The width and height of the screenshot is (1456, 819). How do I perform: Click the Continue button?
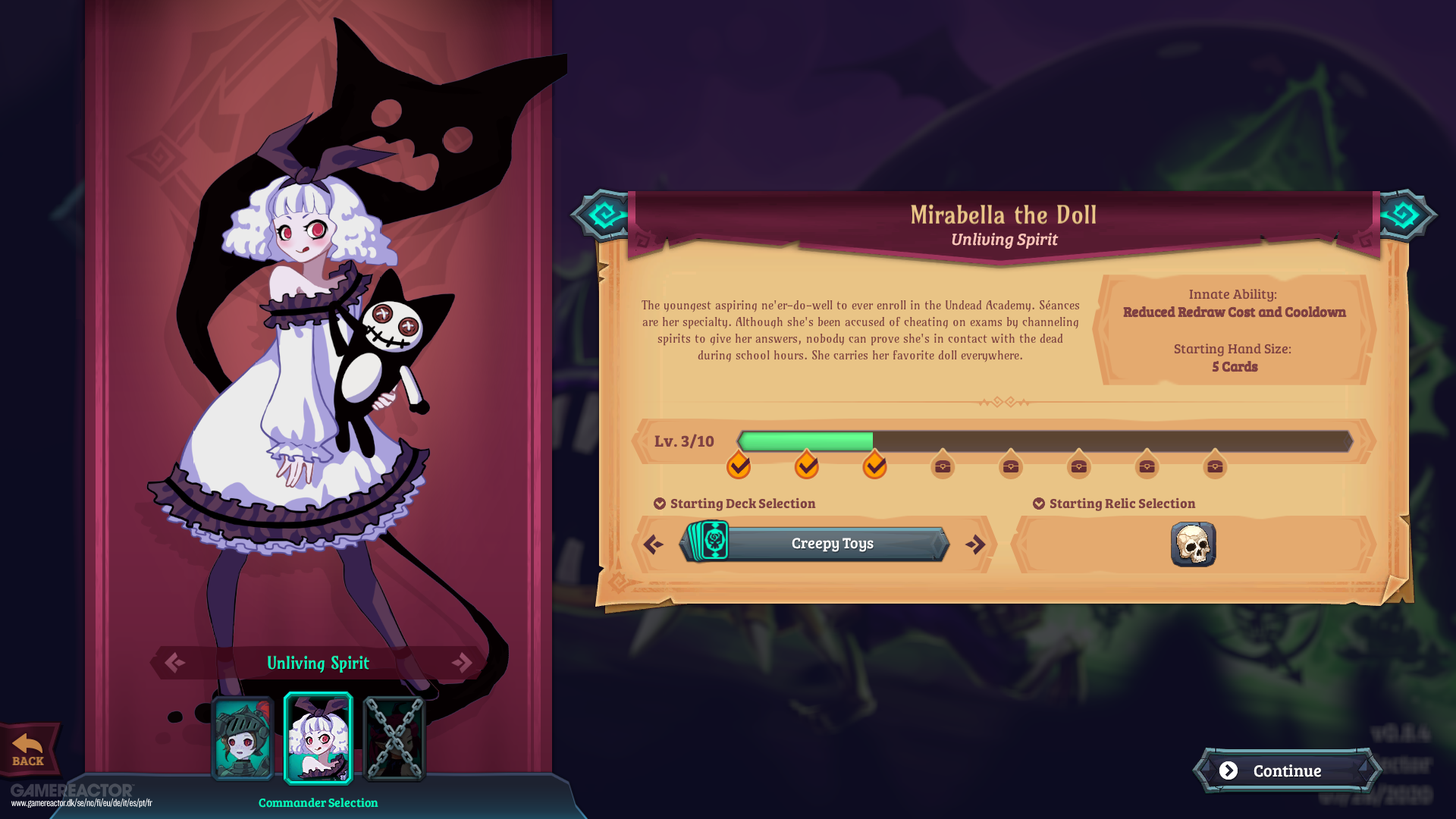1286,770
